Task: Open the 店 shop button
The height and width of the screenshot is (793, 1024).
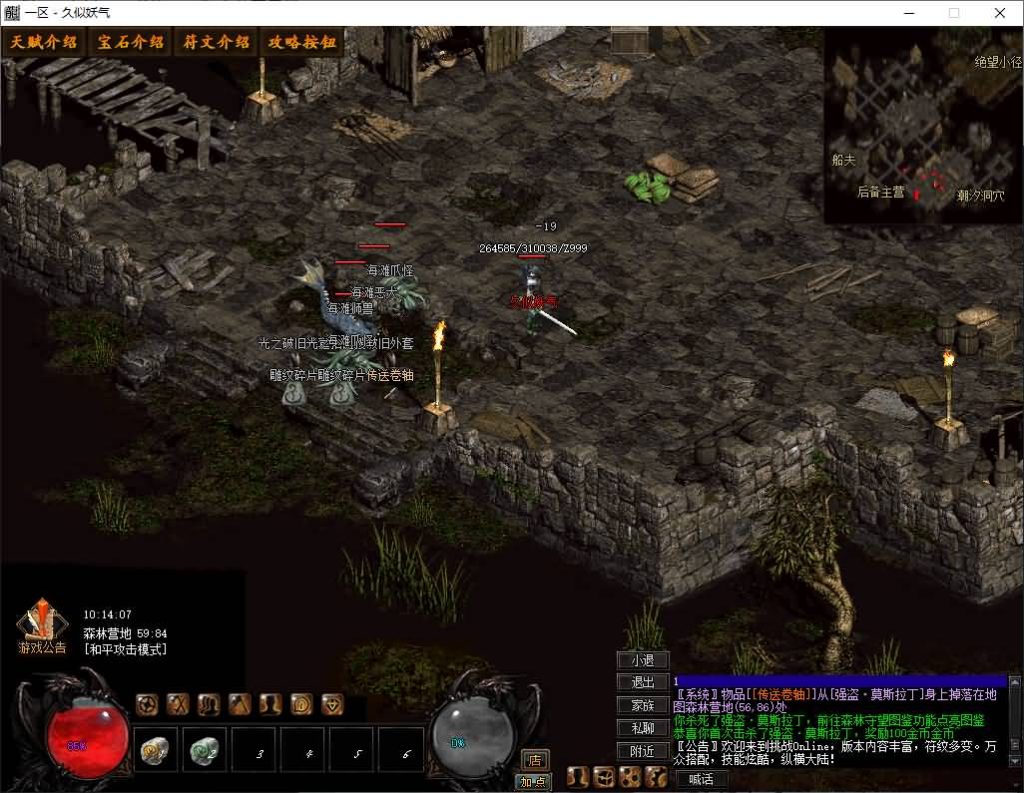Action: [x=534, y=760]
